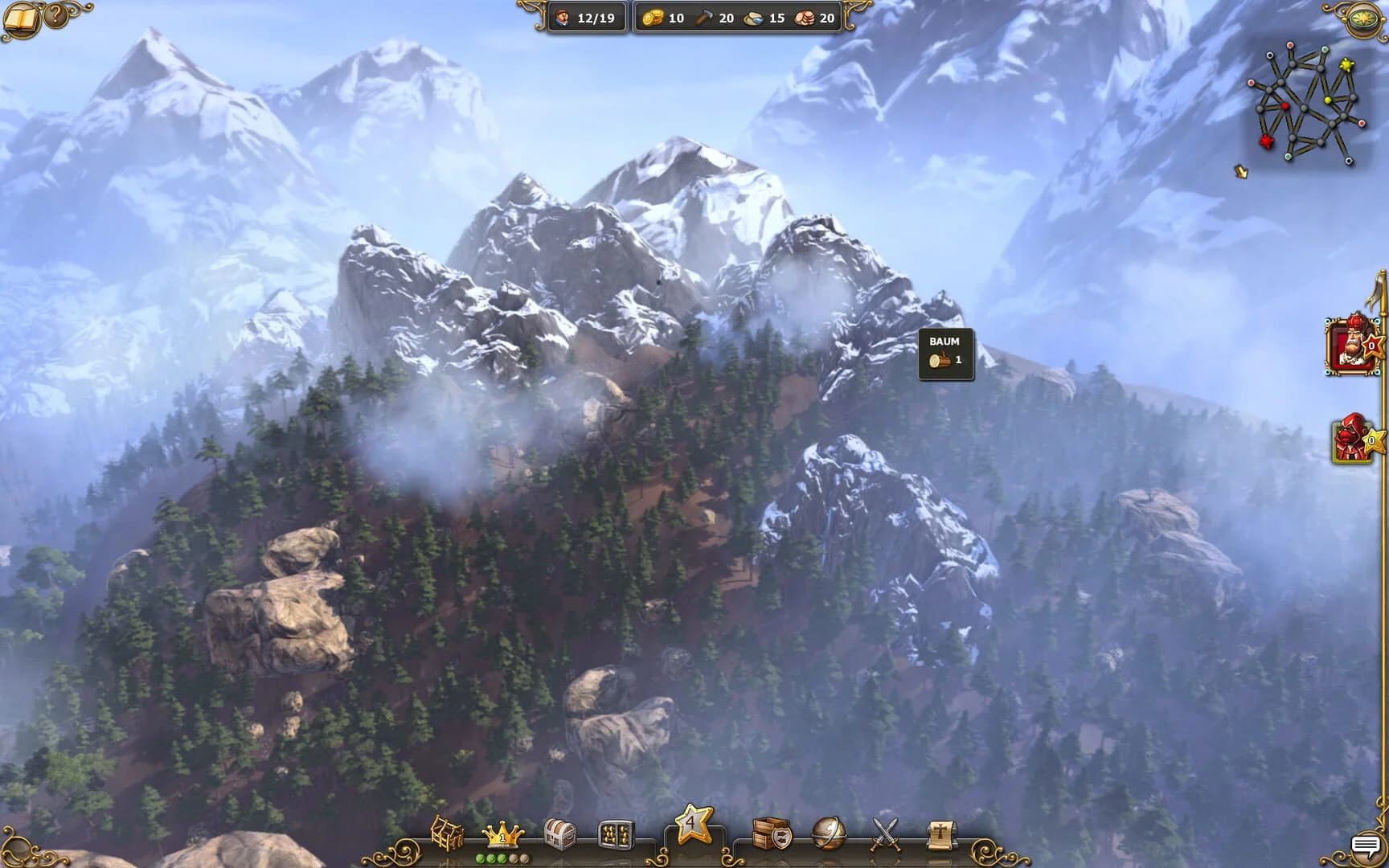Open the construction menu with the scaffolding icon
This screenshot has width=1389, height=868.
[x=447, y=833]
